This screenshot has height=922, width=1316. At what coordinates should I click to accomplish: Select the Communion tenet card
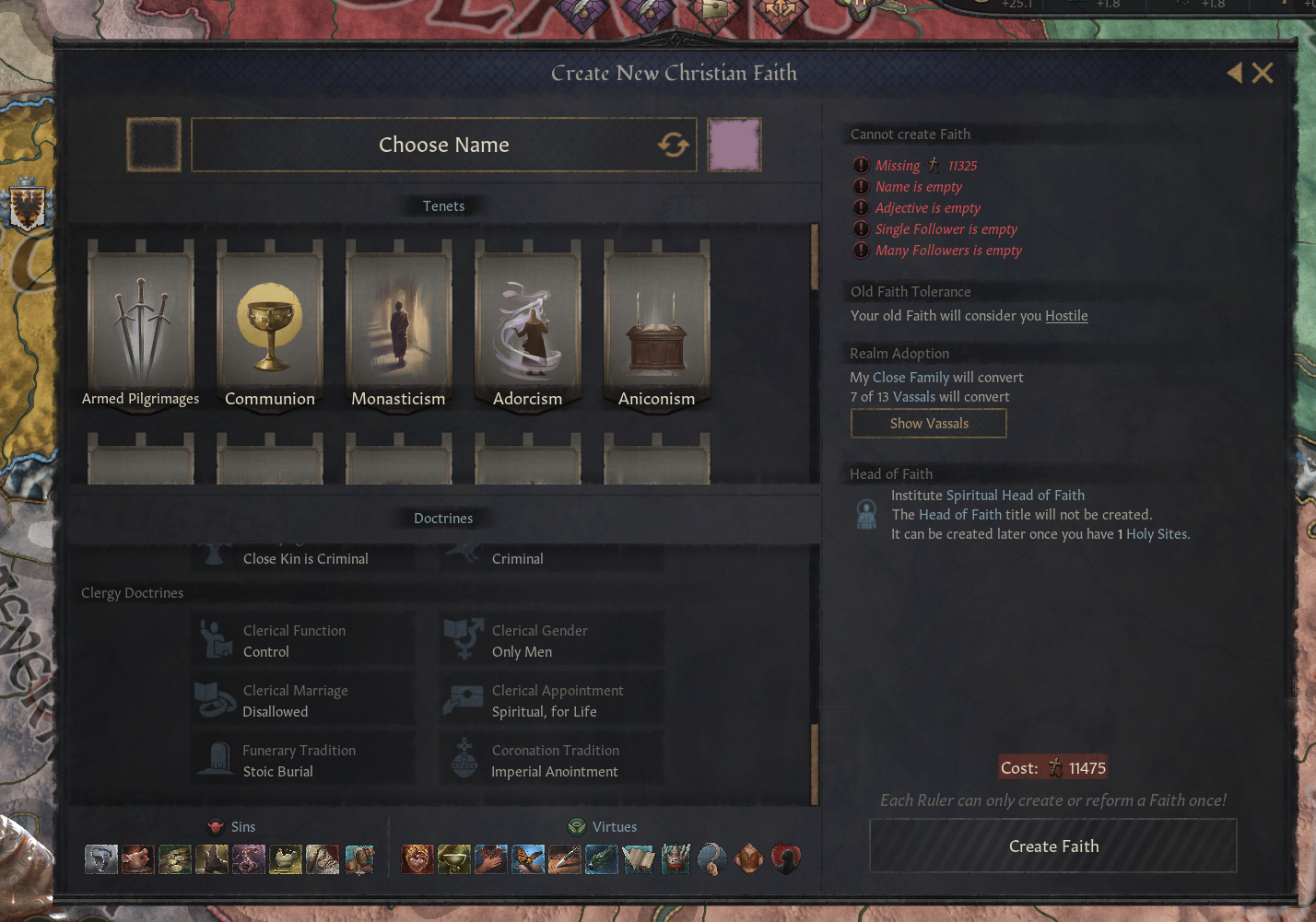[270, 322]
